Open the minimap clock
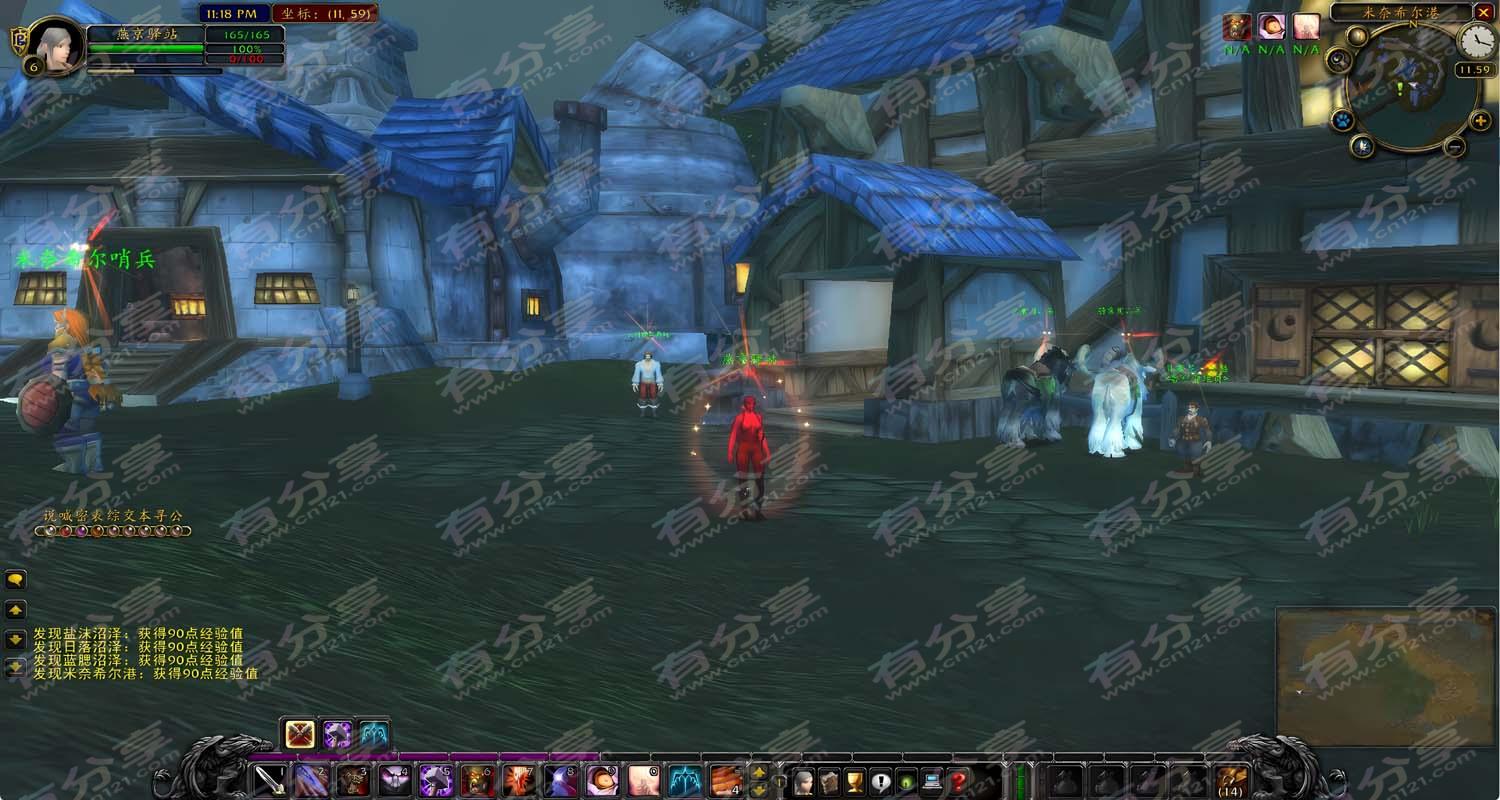This screenshot has height=800, width=1500. pyautogui.click(x=1476, y=41)
